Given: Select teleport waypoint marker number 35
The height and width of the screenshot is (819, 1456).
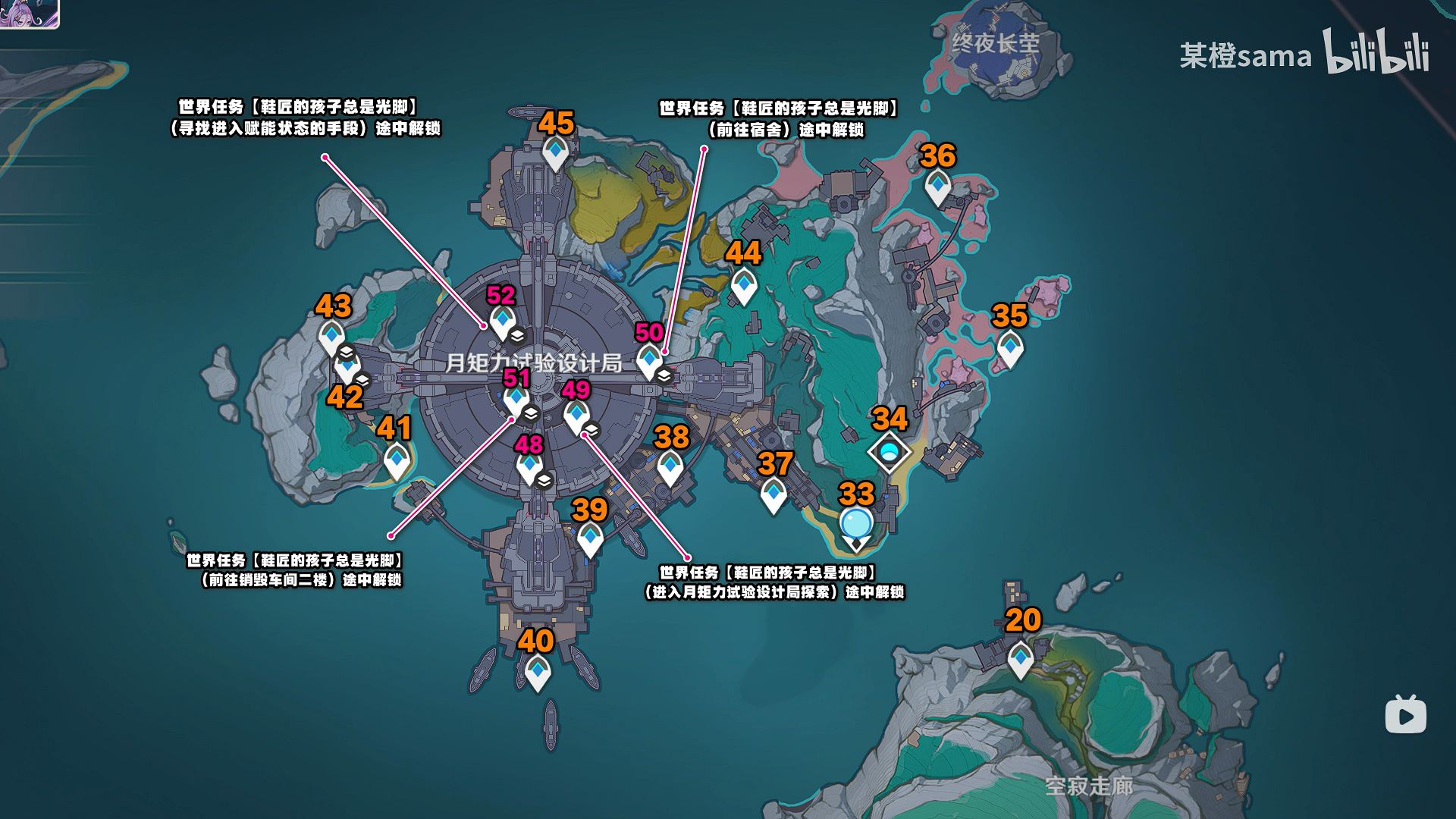Looking at the screenshot, I should coord(1009,349).
